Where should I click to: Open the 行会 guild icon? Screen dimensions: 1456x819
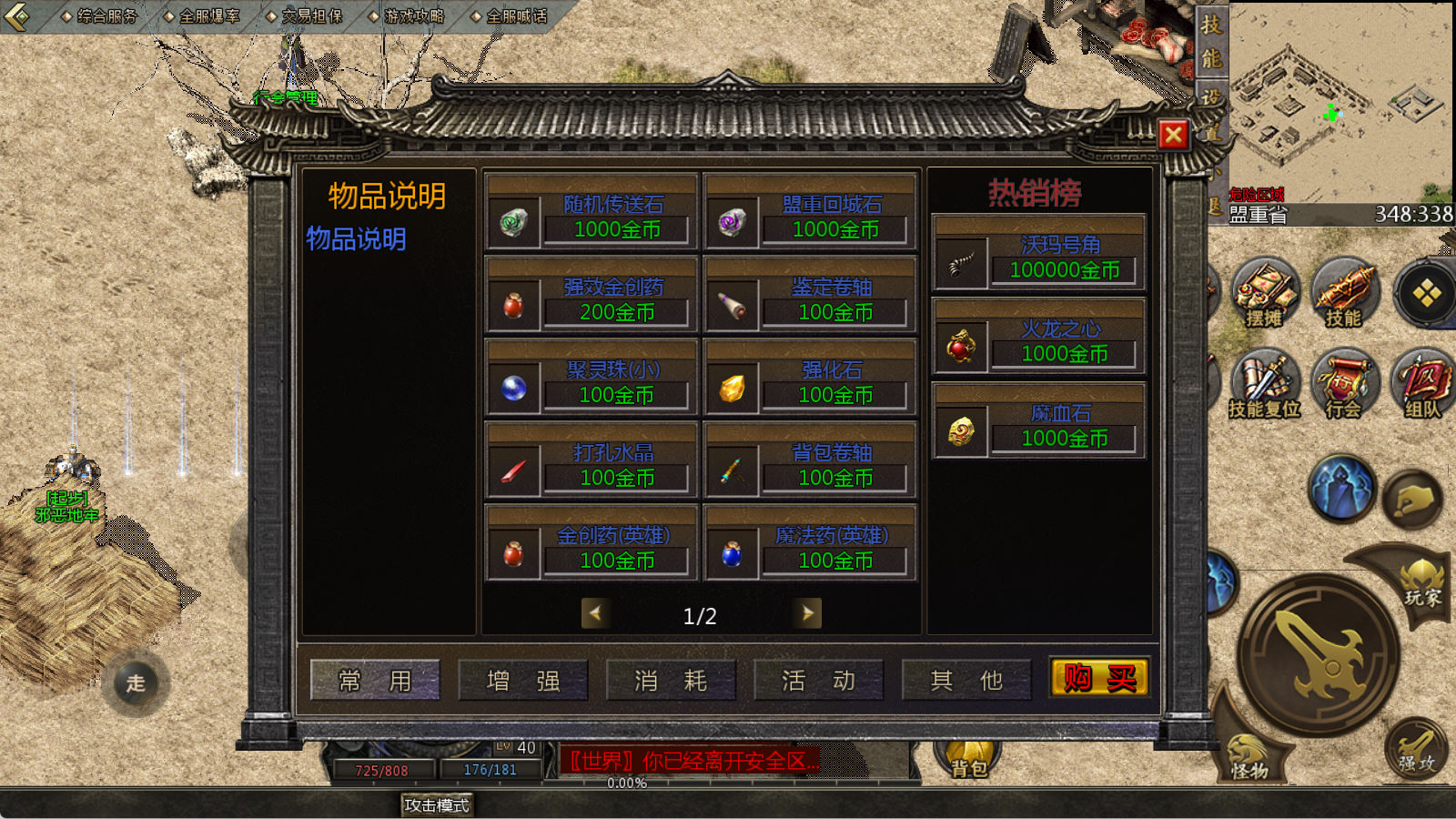click(1344, 384)
